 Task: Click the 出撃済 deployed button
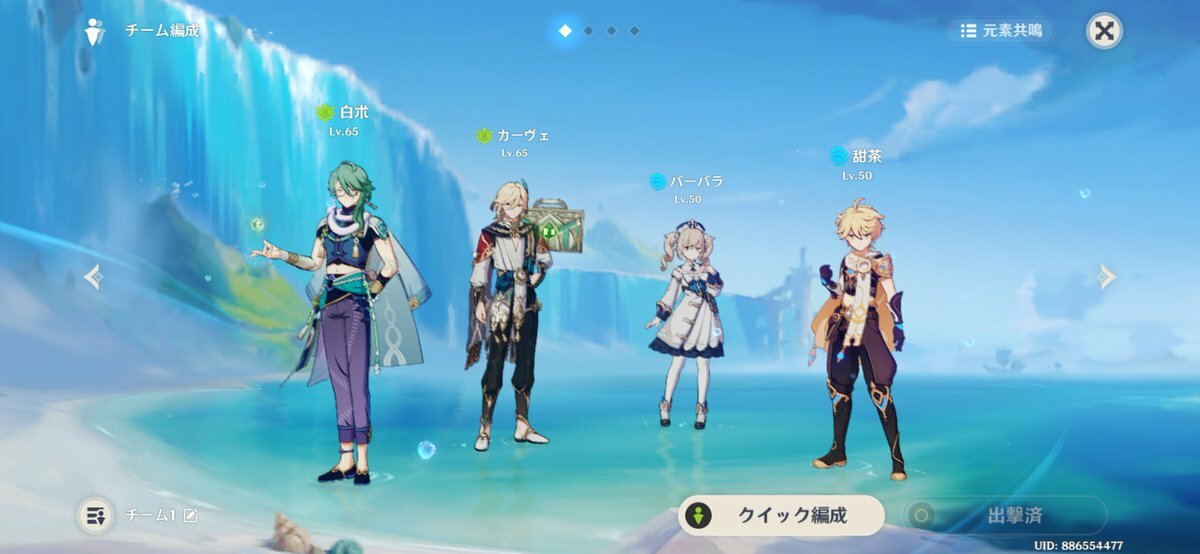click(1005, 515)
